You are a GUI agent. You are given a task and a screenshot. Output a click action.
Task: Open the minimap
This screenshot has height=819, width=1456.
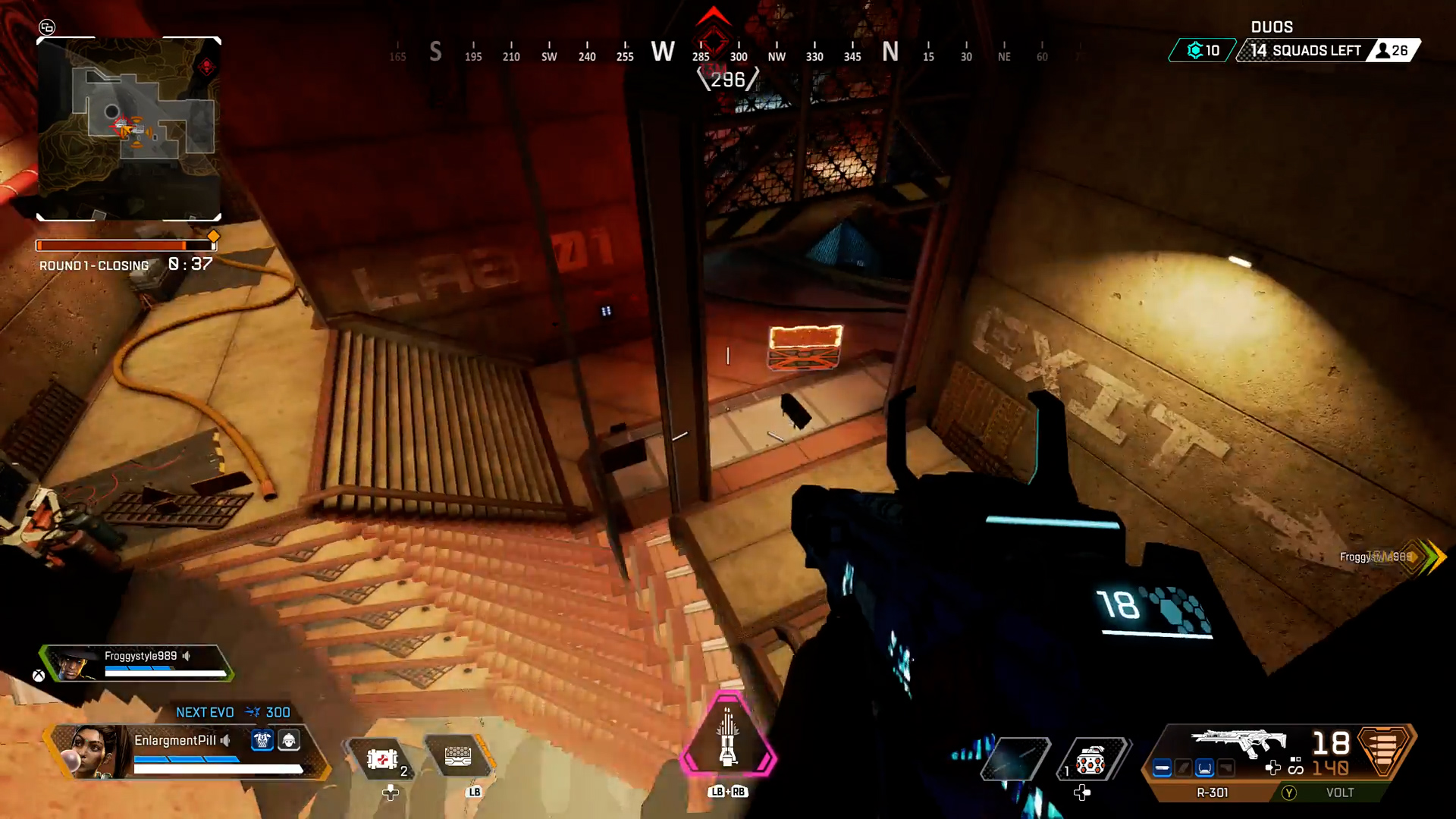[129, 129]
